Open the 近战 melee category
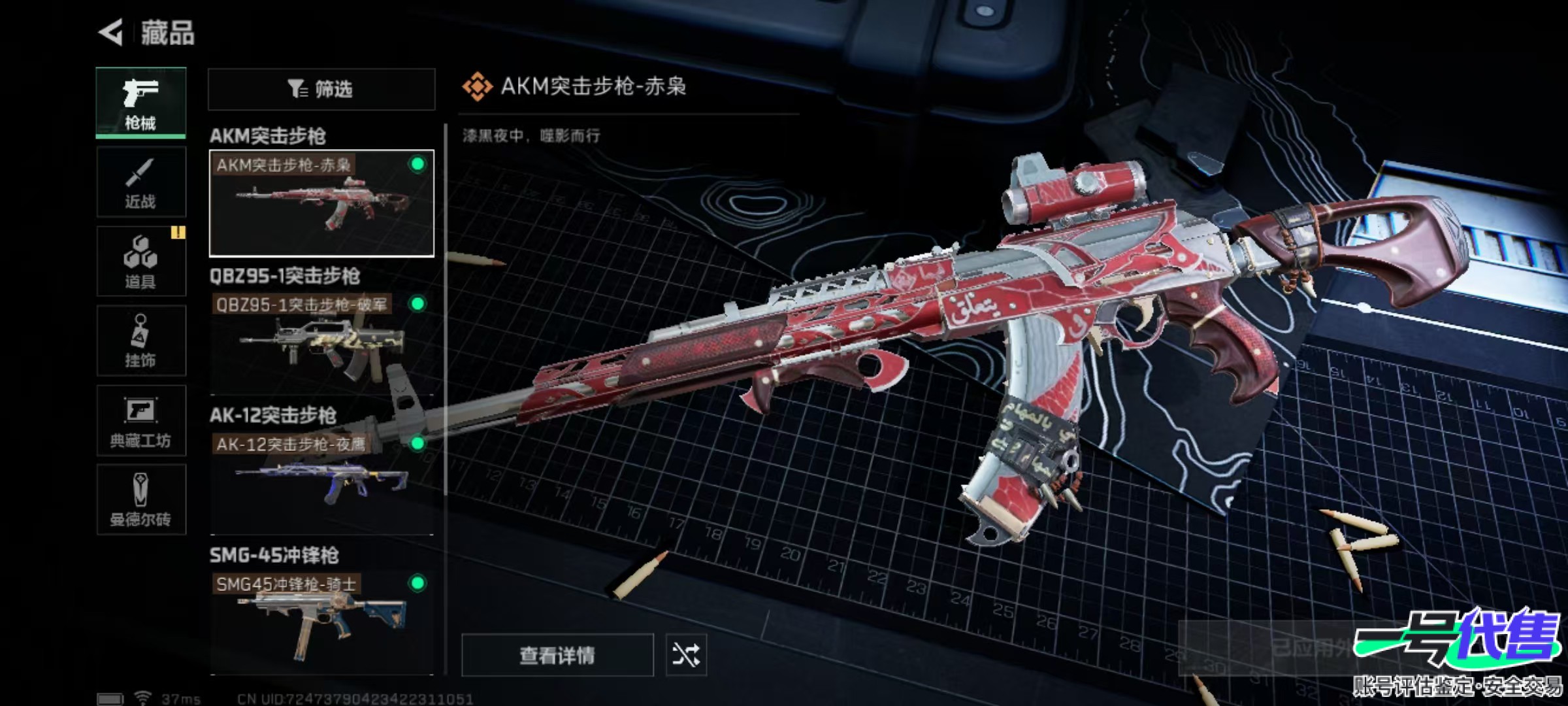The height and width of the screenshot is (706, 1568). [140, 182]
